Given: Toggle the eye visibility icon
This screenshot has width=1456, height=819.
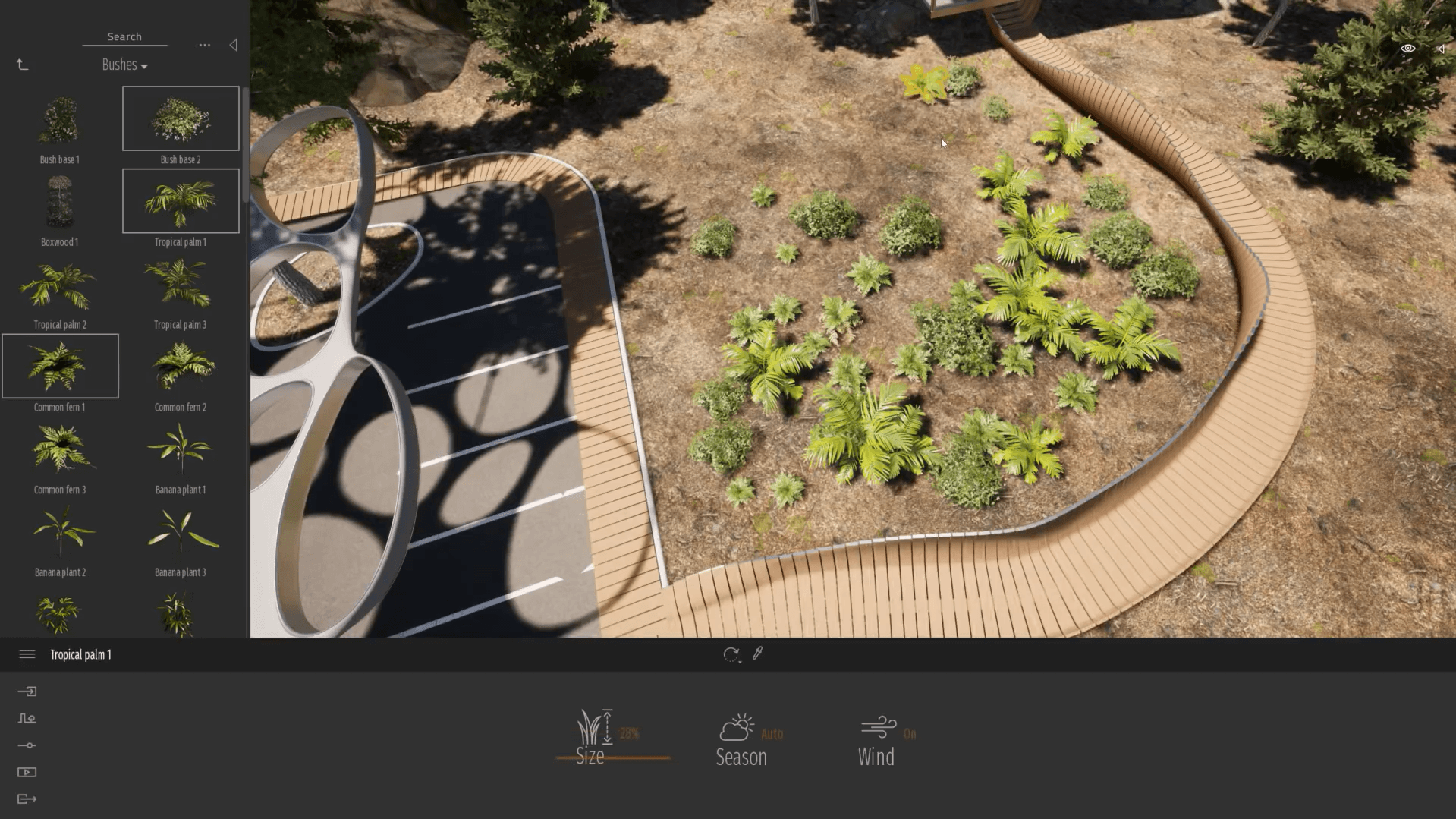Looking at the screenshot, I should (x=1407, y=49).
